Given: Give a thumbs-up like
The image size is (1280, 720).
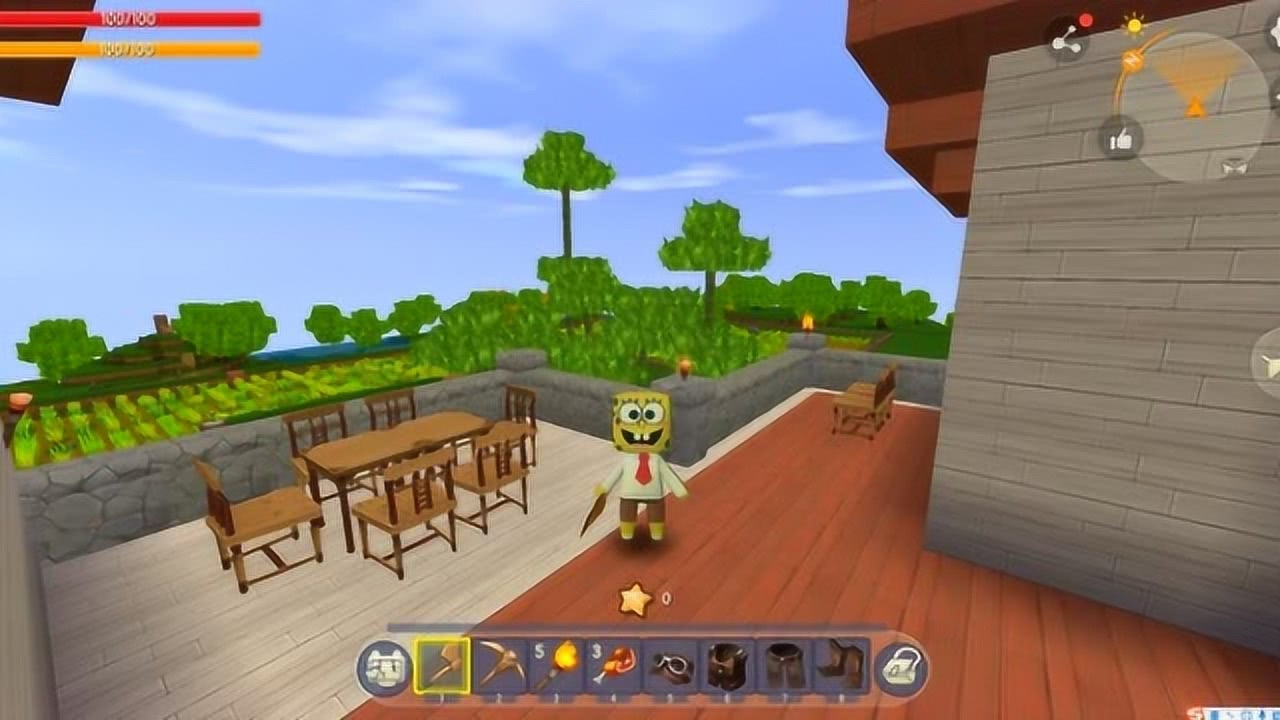Looking at the screenshot, I should coord(1121,138).
